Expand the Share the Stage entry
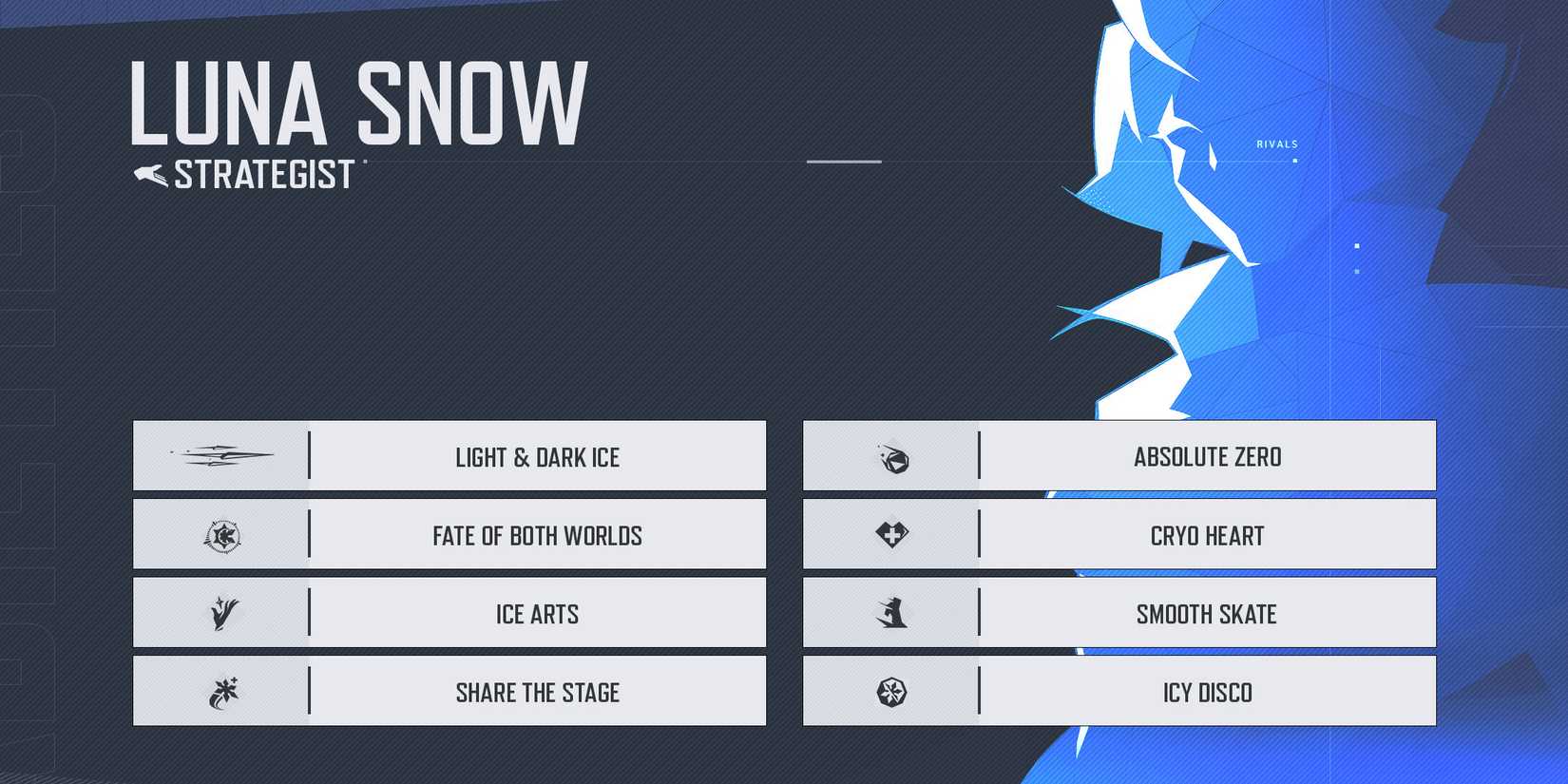This screenshot has height=784, width=1568. 537,693
